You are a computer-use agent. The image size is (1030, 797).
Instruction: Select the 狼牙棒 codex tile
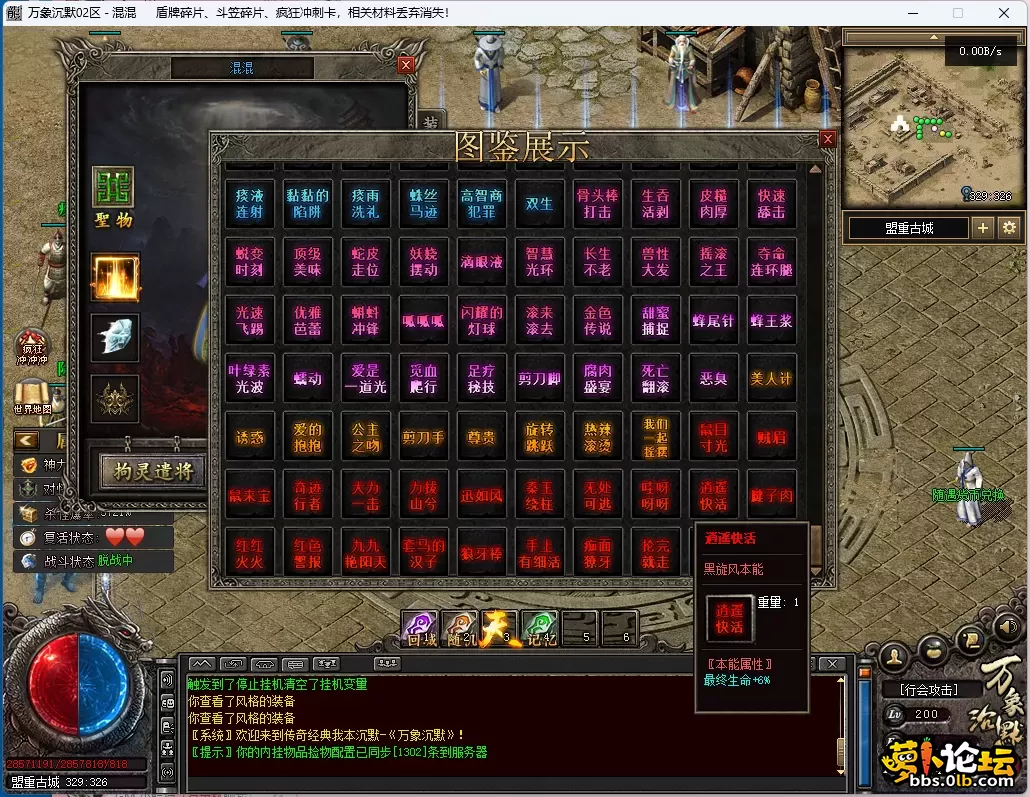(x=481, y=554)
